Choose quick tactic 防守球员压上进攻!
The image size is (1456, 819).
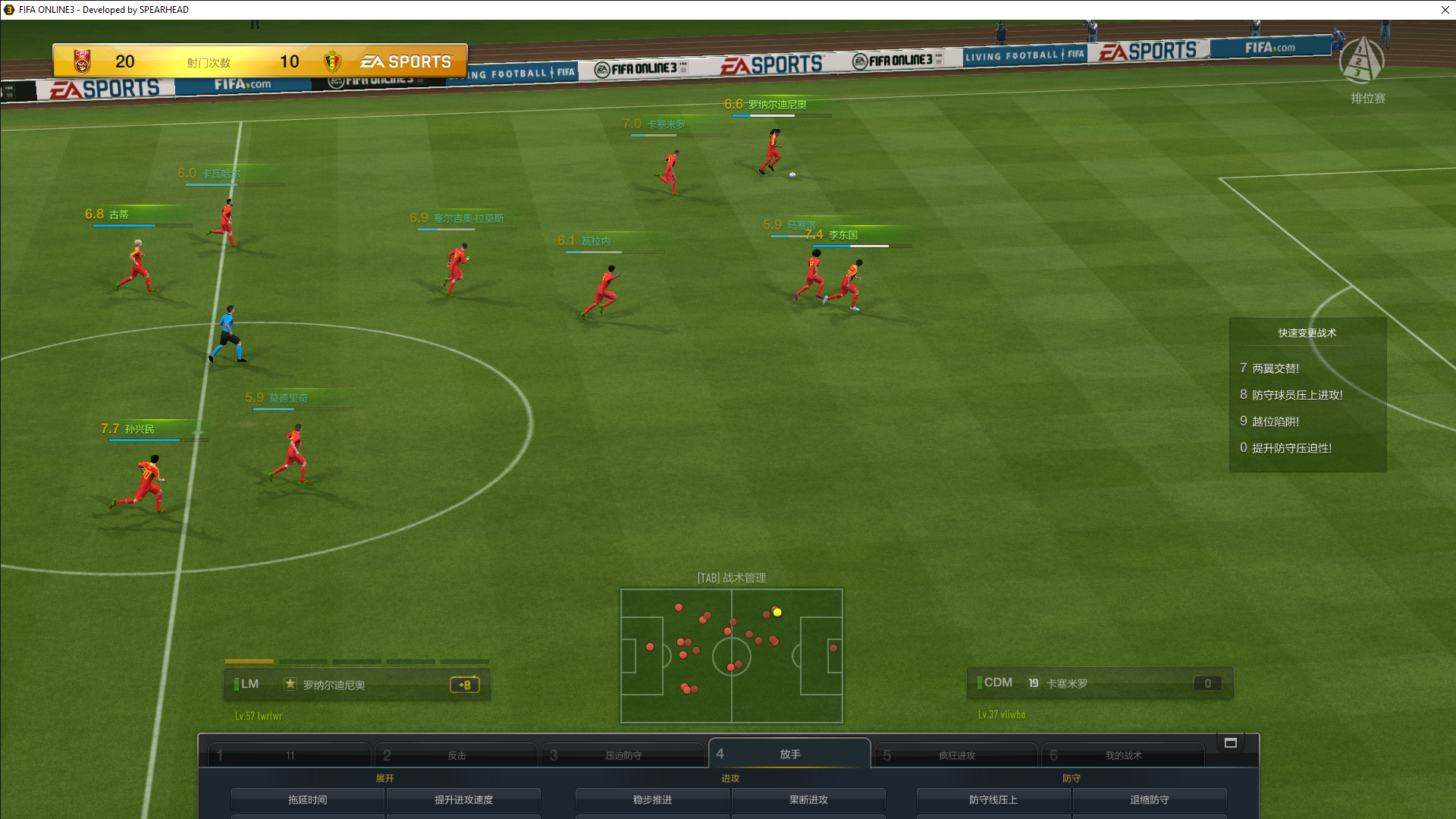1296,395
